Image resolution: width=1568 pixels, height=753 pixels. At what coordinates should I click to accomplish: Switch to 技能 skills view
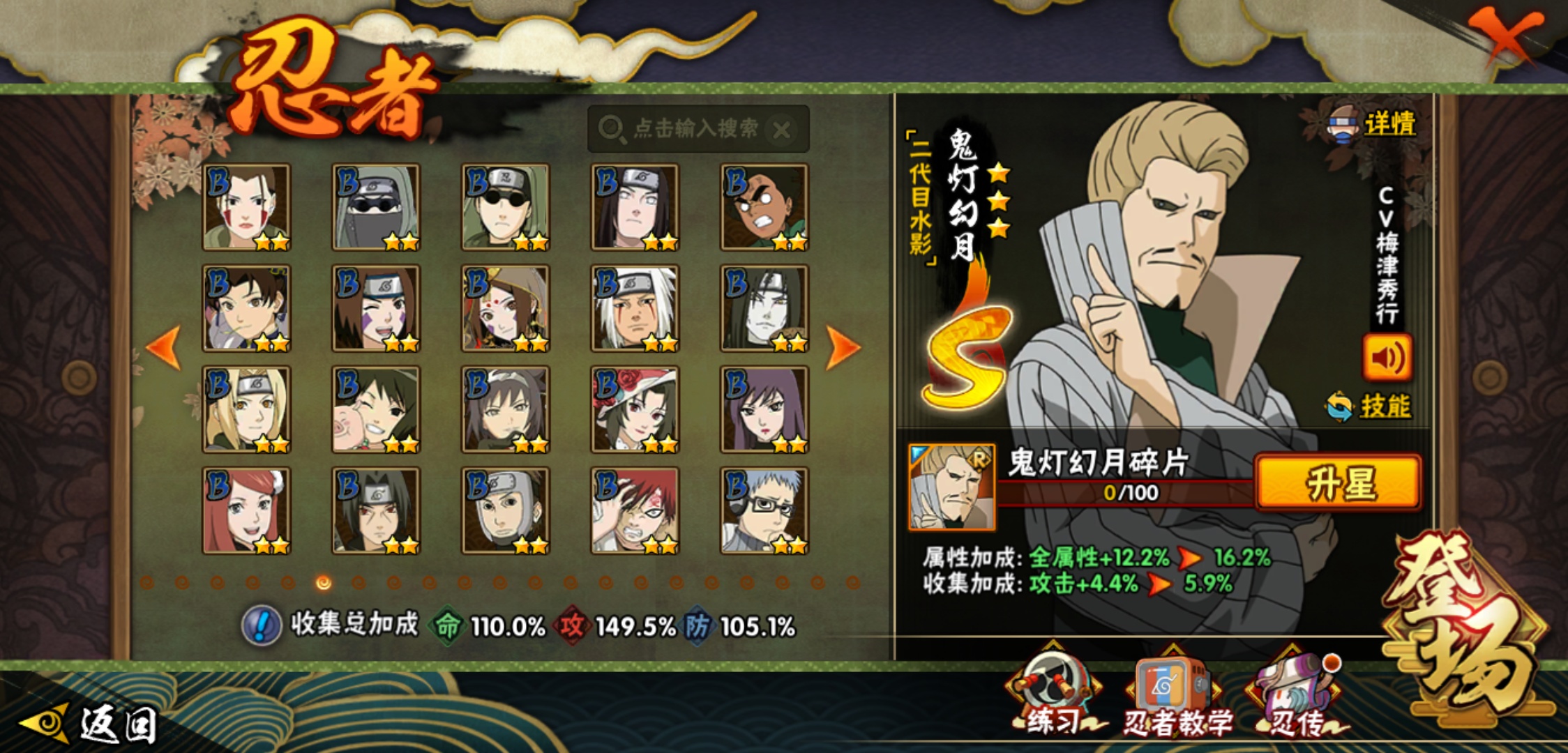(x=1383, y=406)
